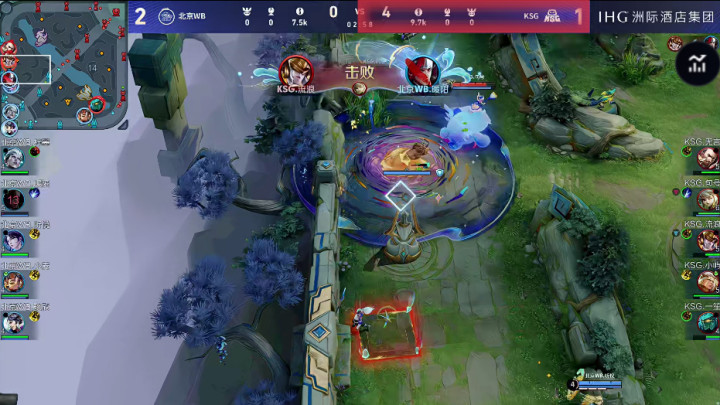The image size is (720, 405).
Task: Choose the KSG.小玖 player portrait
Action: point(707,280)
